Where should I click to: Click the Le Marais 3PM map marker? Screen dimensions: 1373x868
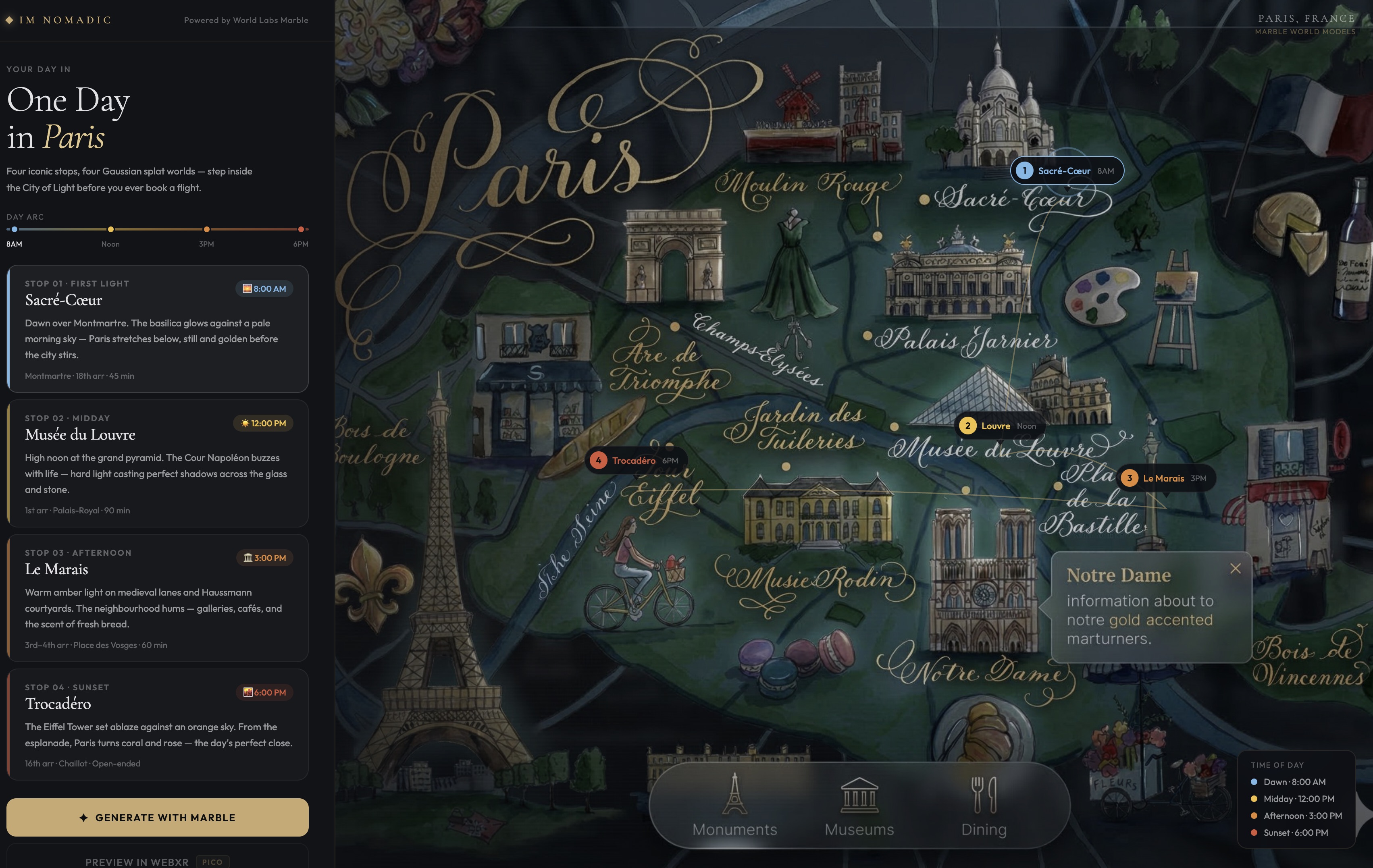(1165, 478)
